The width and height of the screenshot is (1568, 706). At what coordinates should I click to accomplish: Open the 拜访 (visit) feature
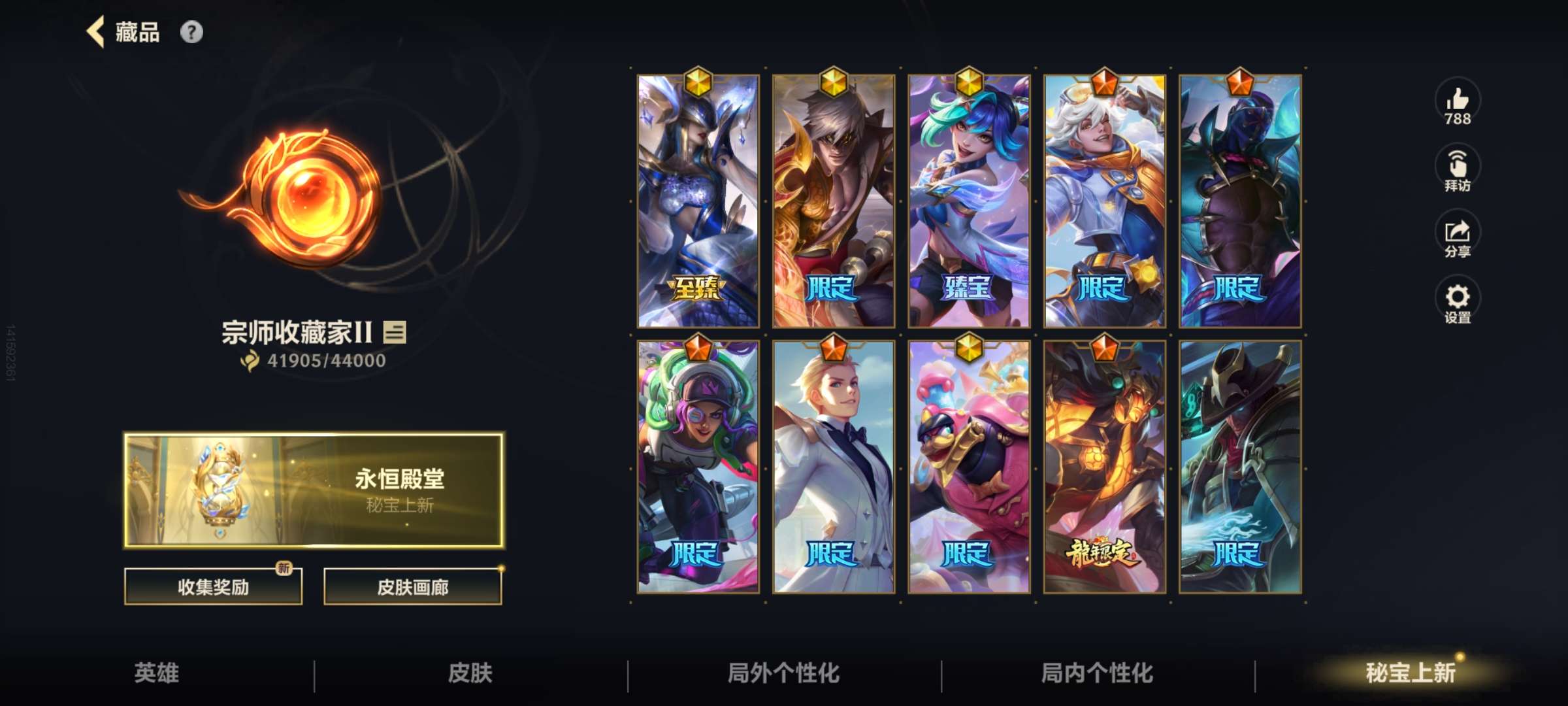pos(1458,169)
